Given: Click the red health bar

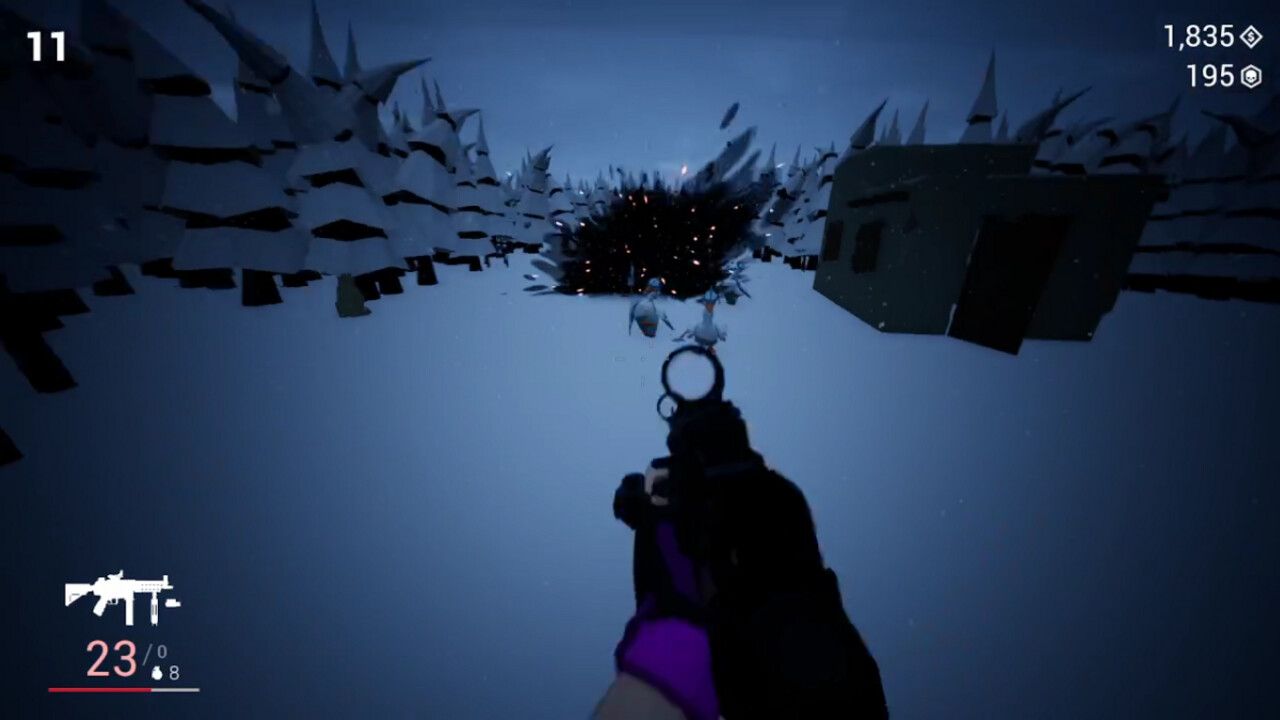Looking at the screenshot, I should (100, 689).
